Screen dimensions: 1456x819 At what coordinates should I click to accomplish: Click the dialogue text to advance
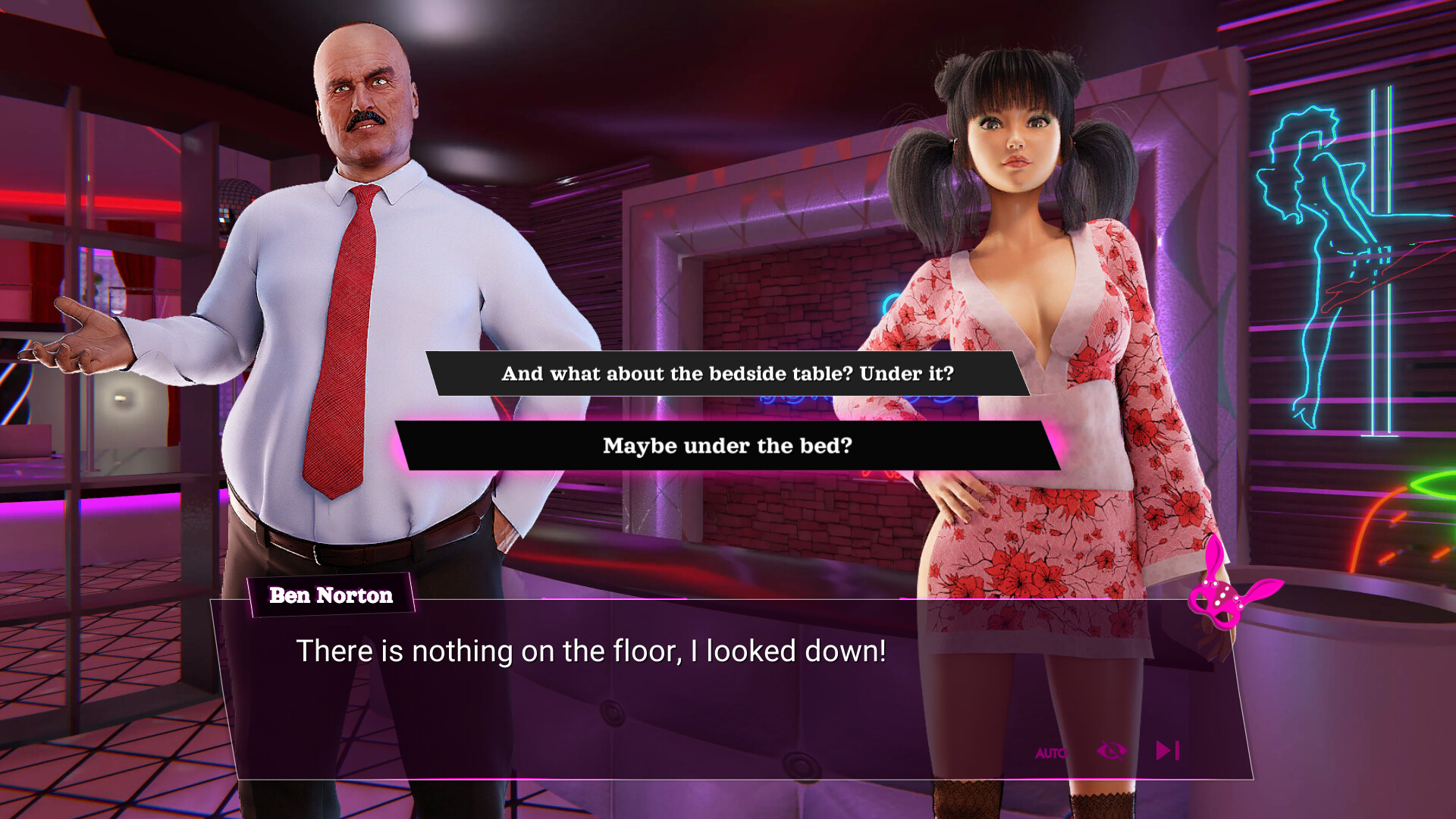(x=591, y=651)
